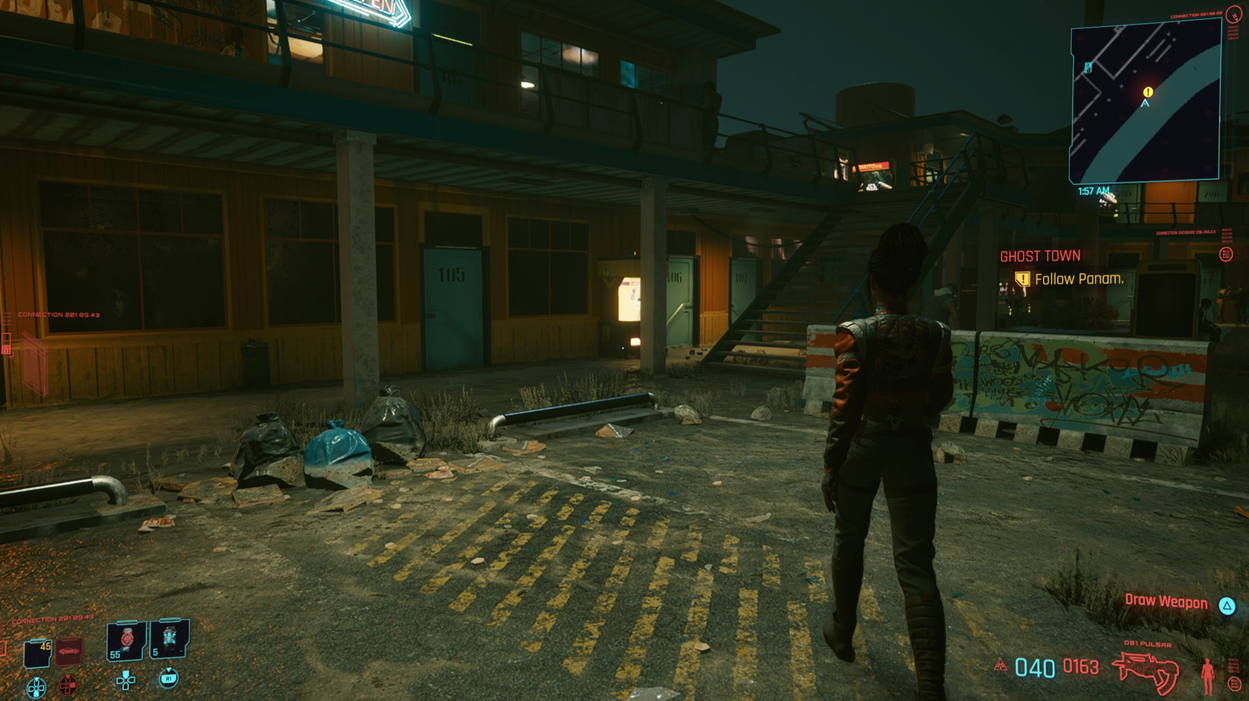Click the red body silhouette status icon
Viewport: 1249px width, 701px height.
(x=1207, y=676)
